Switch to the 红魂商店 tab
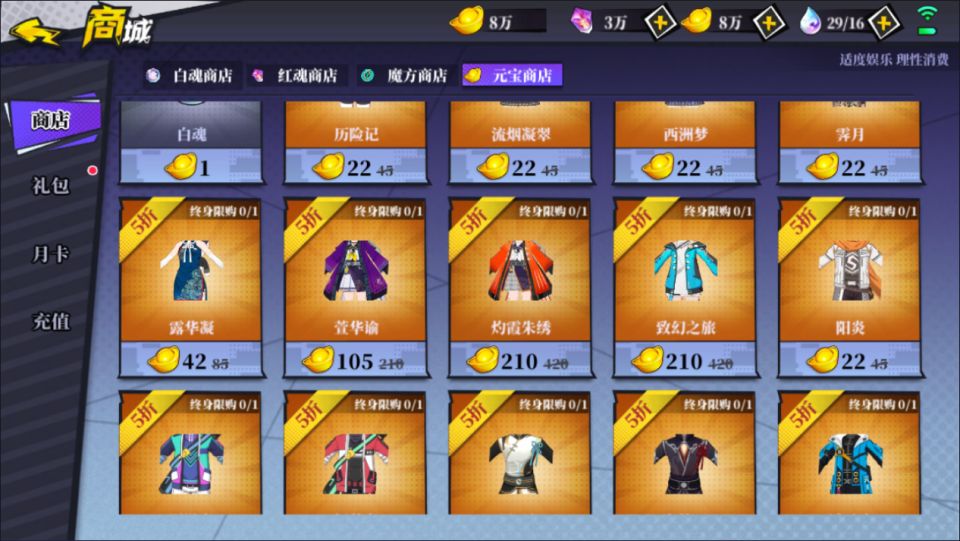The height and width of the screenshot is (541, 960). click(297, 76)
